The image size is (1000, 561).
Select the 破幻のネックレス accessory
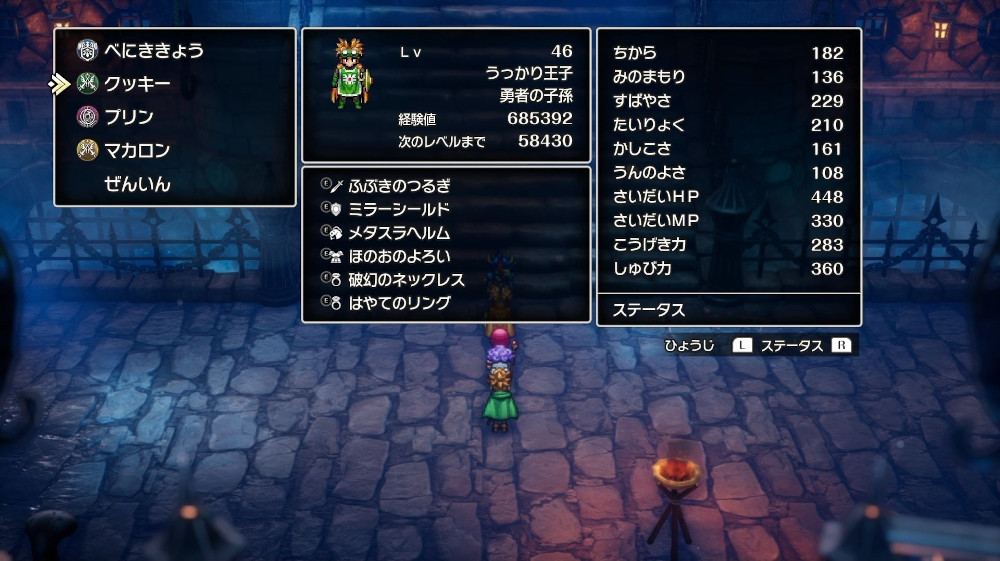406,279
